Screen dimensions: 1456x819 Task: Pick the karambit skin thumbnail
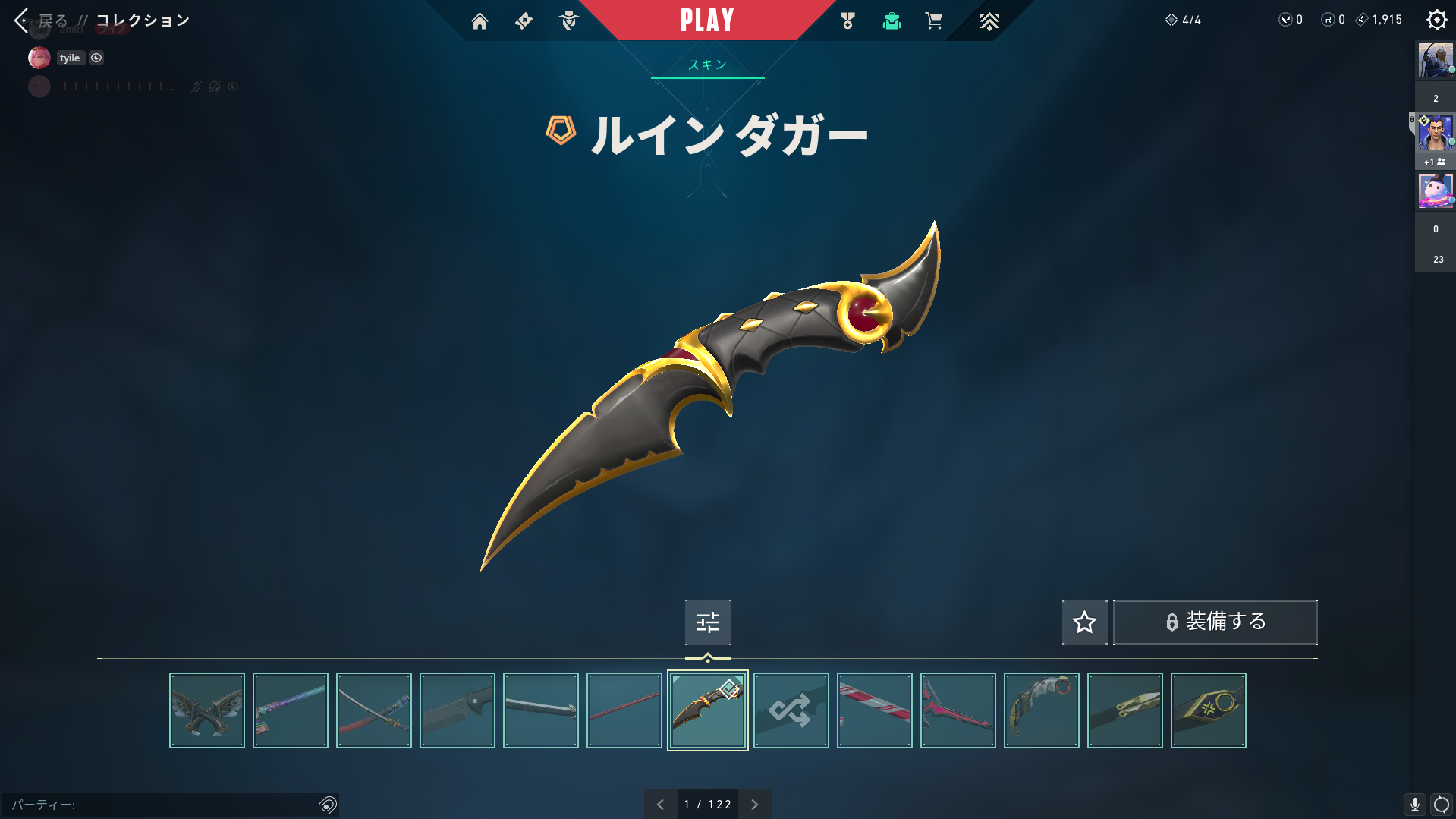pyautogui.click(x=1041, y=710)
